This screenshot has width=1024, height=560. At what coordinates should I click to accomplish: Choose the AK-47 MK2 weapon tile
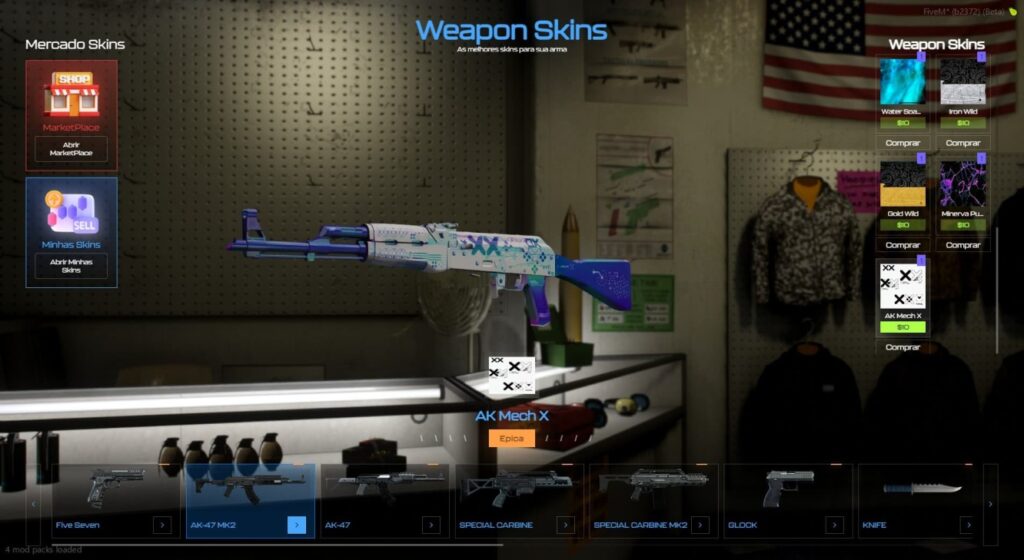coord(249,502)
